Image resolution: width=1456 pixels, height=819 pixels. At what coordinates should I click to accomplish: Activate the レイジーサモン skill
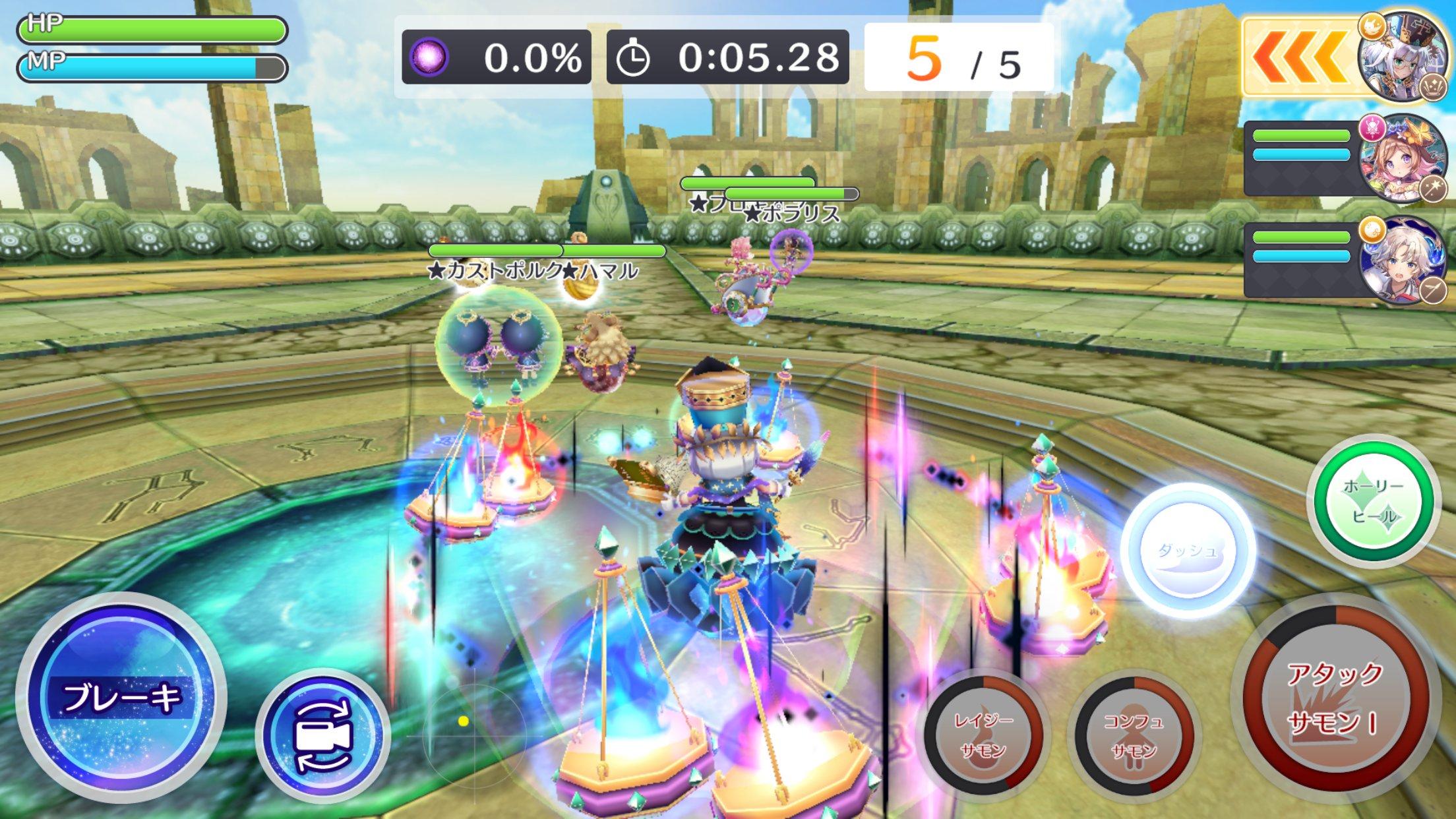tap(983, 734)
